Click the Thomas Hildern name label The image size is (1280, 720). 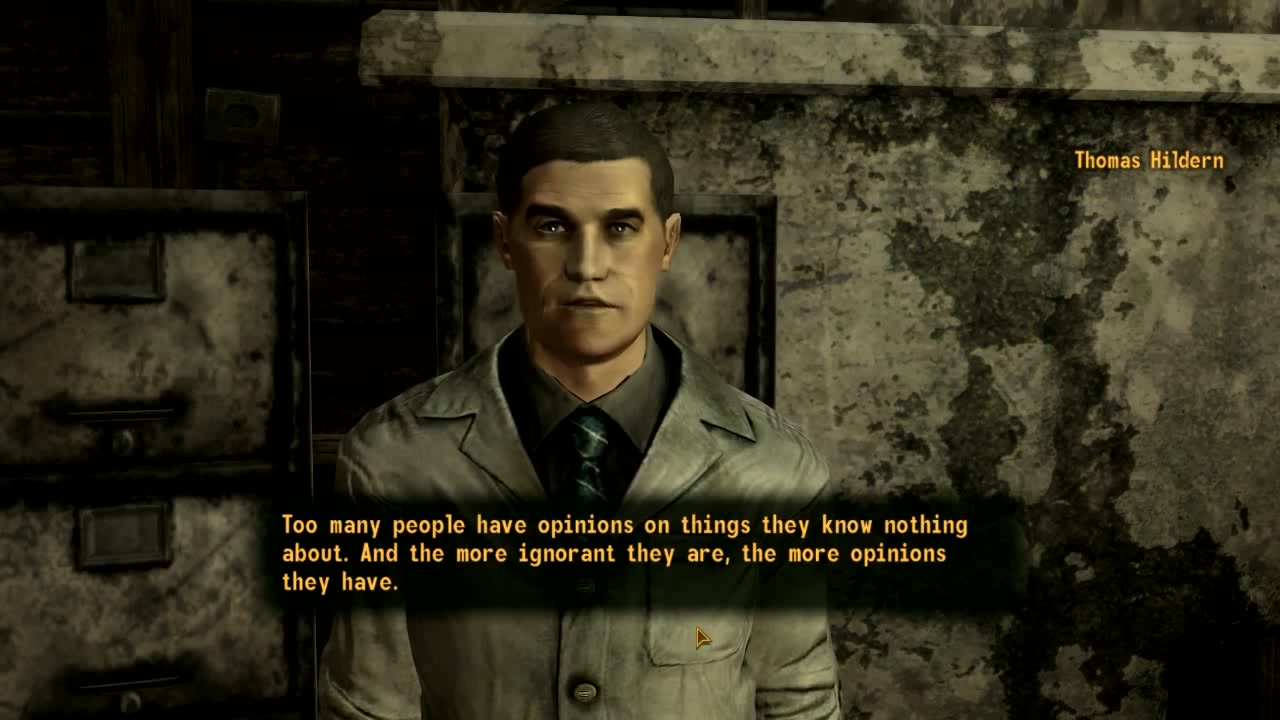click(x=1148, y=160)
